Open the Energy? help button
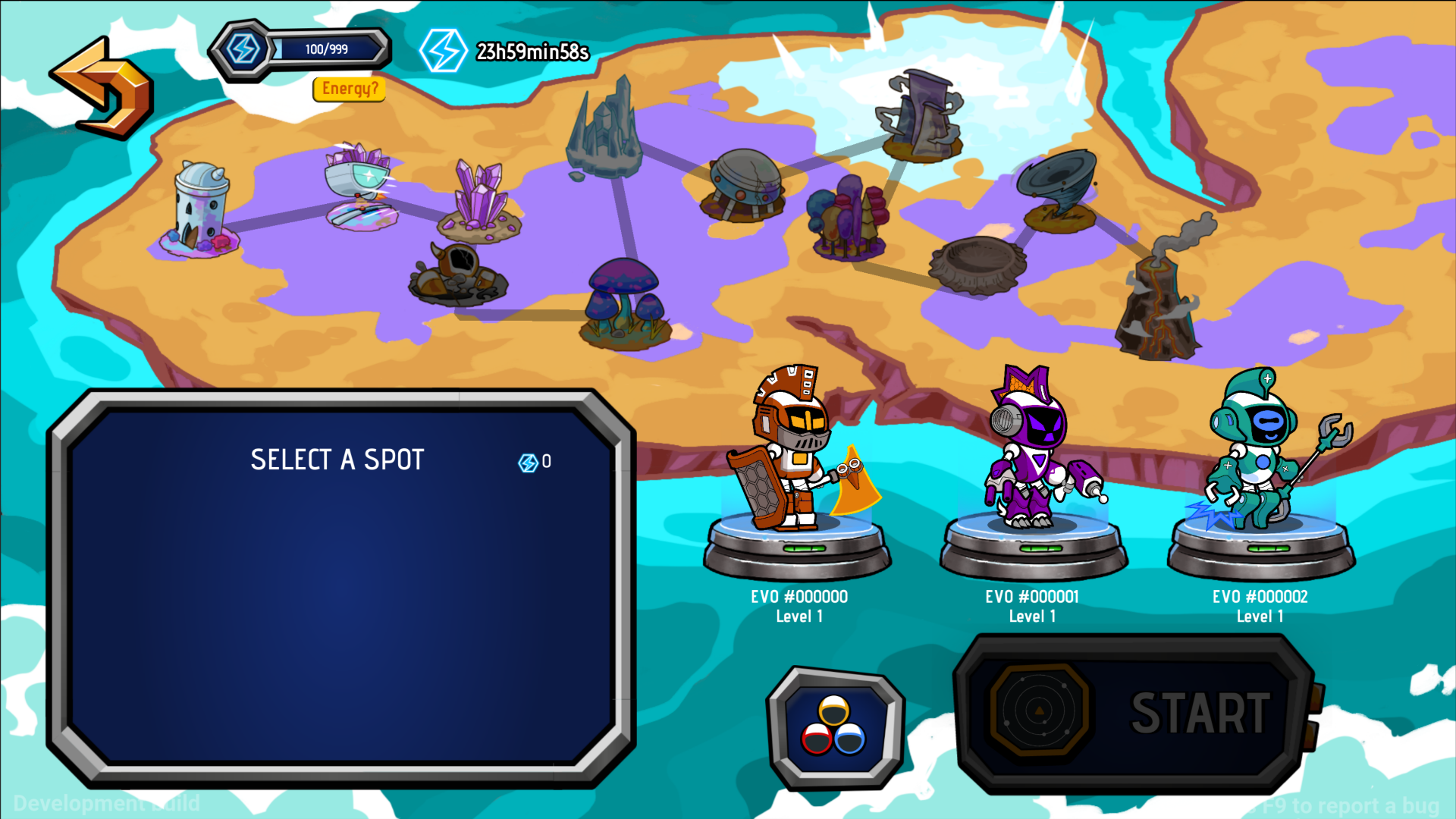The image size is (1456, 819). pos(350,89)
